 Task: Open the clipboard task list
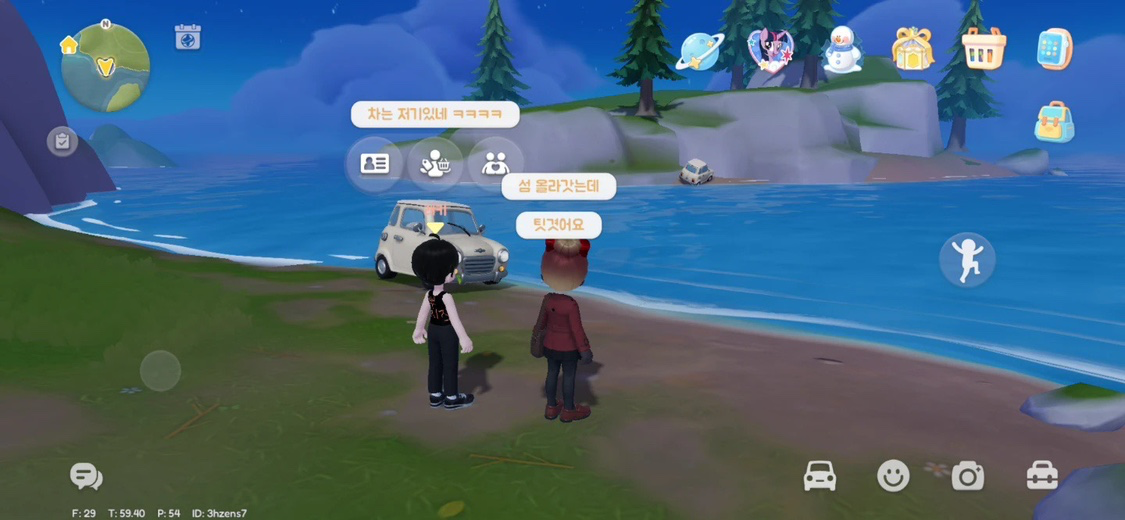[62, 141]
